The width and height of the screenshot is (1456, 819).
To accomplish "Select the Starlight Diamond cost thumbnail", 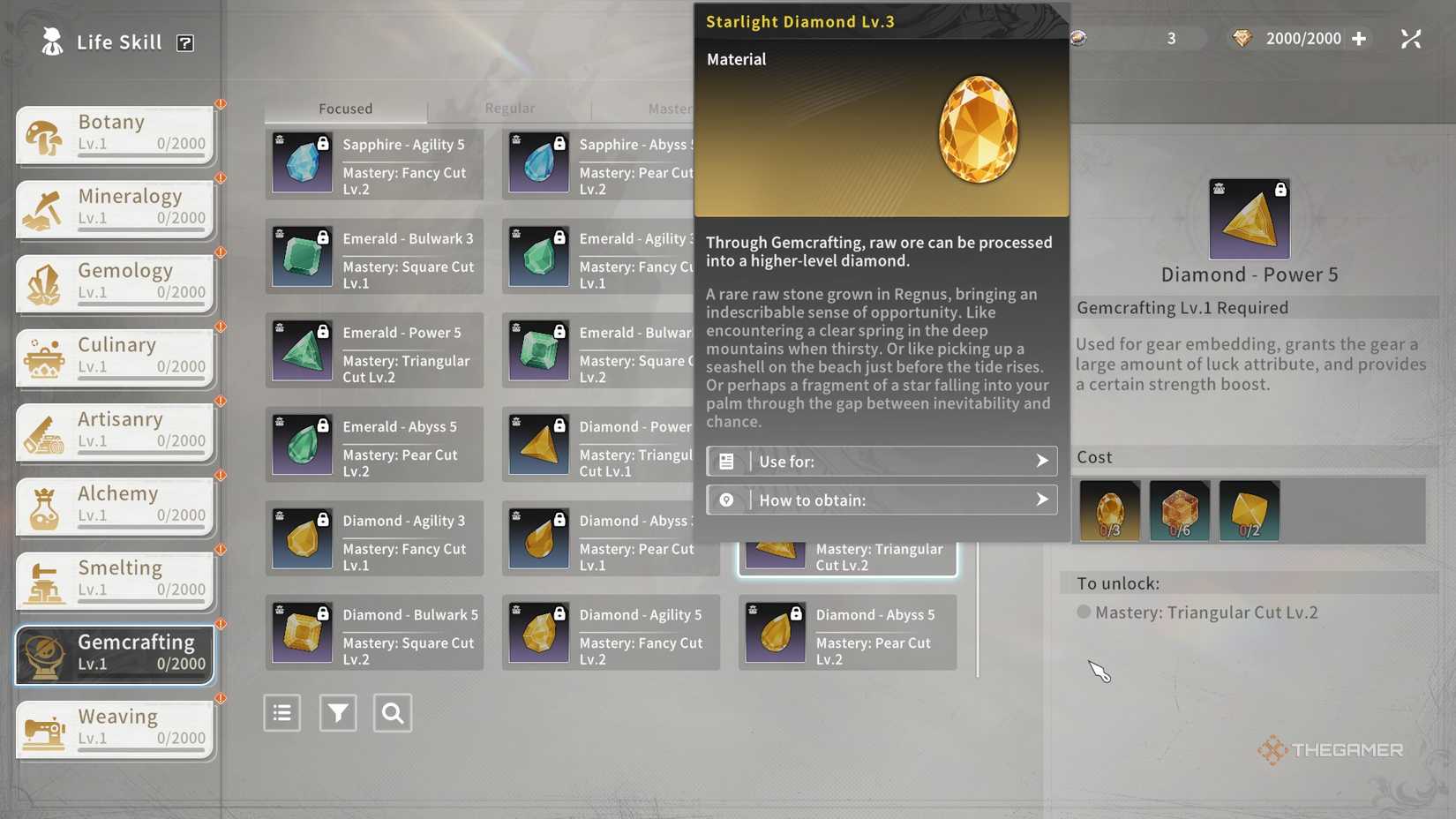I will click(1108, 511).
